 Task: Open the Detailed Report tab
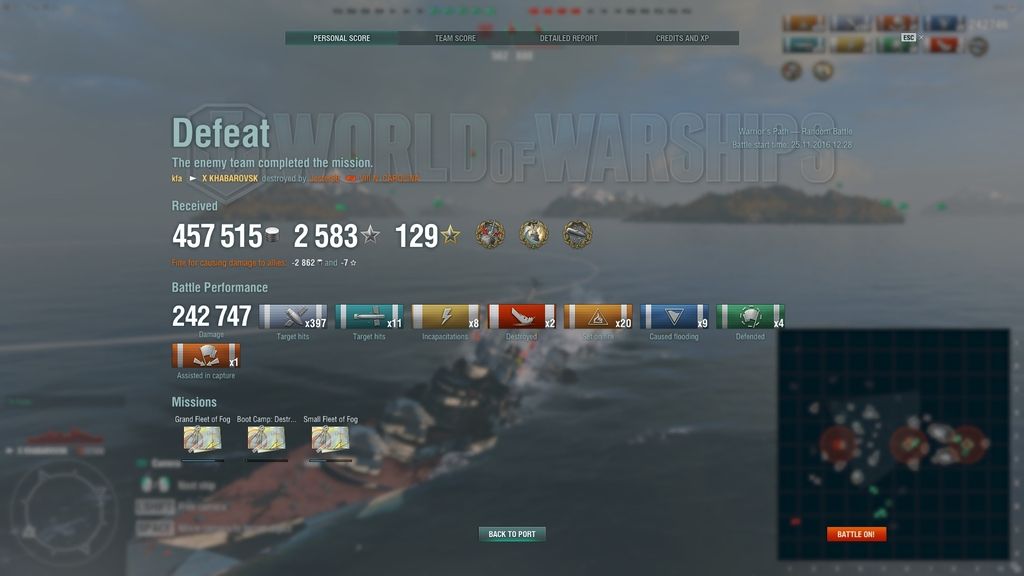568,38
